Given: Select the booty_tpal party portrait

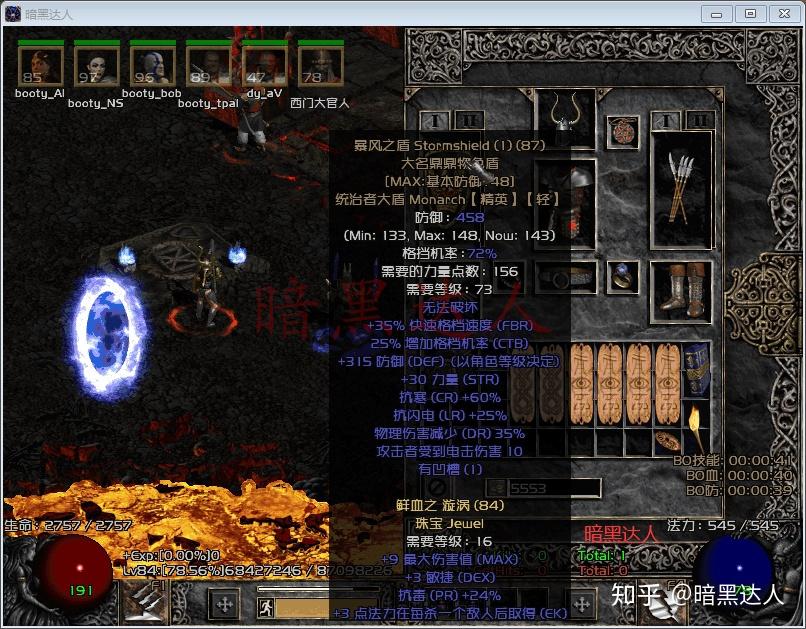Looking at the screenshot, I should click(208, 66).
